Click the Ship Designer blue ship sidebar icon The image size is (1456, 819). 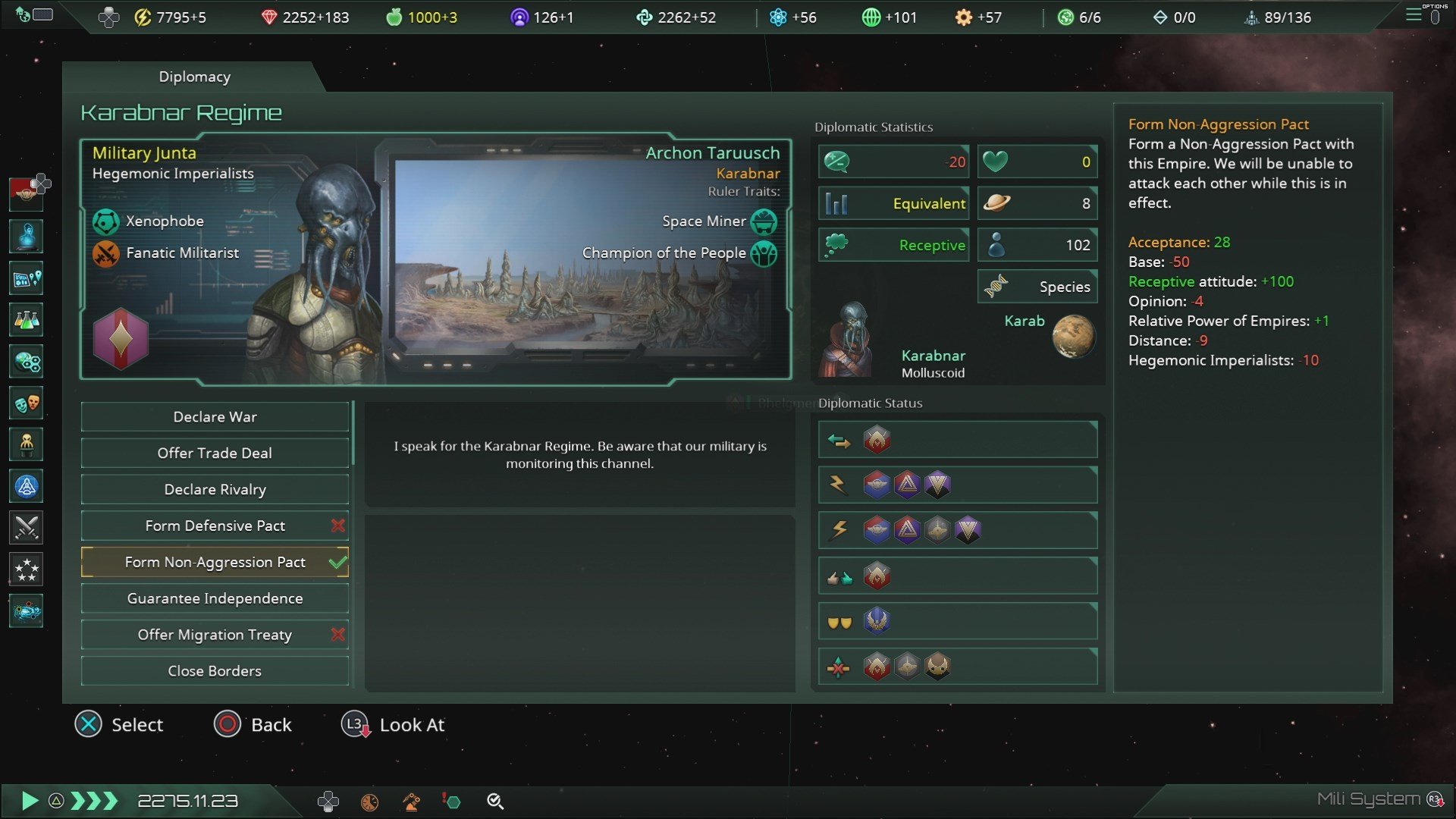click(26, 486)
